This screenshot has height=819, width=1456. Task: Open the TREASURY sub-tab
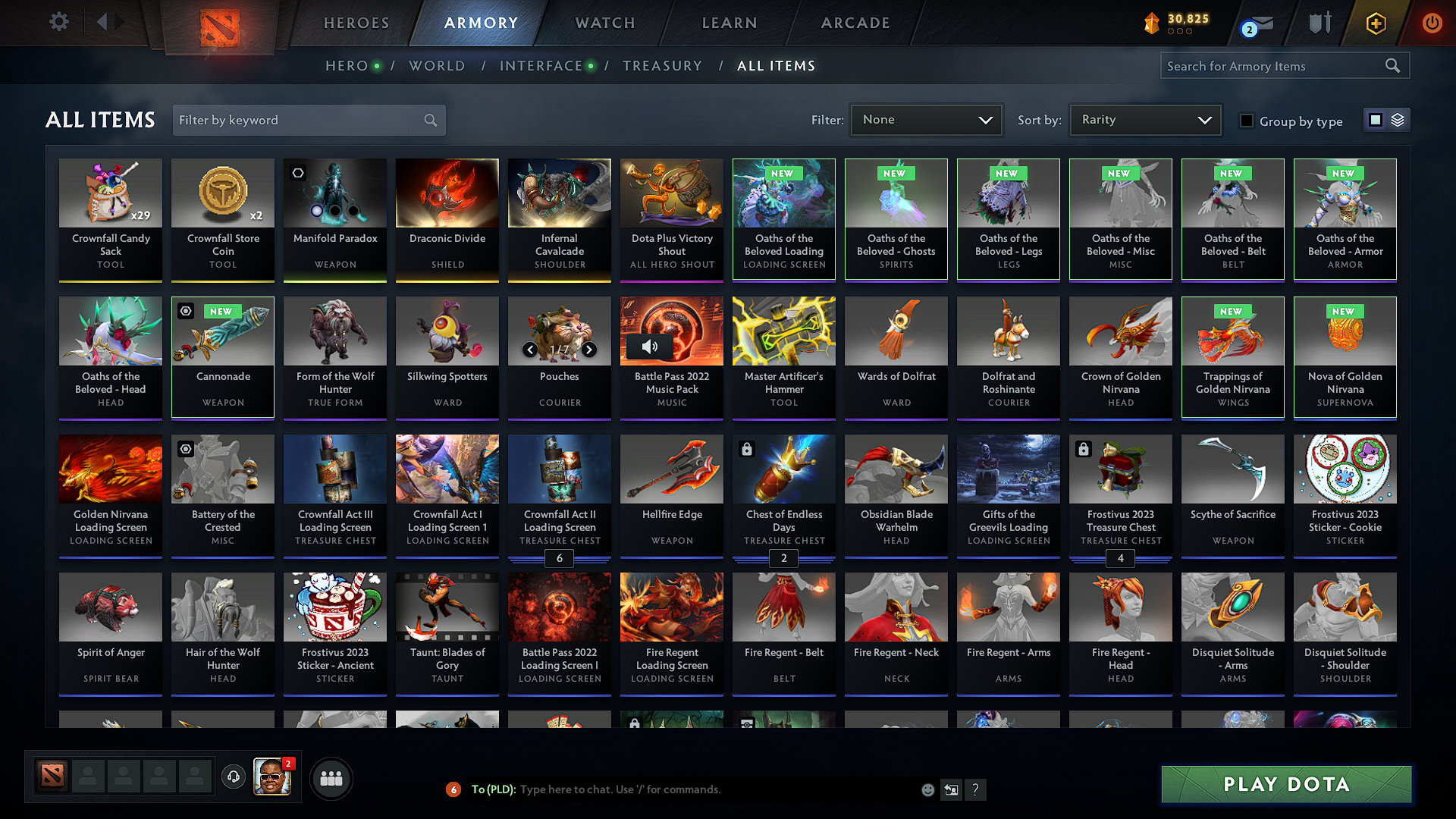[x=662, y=66]
